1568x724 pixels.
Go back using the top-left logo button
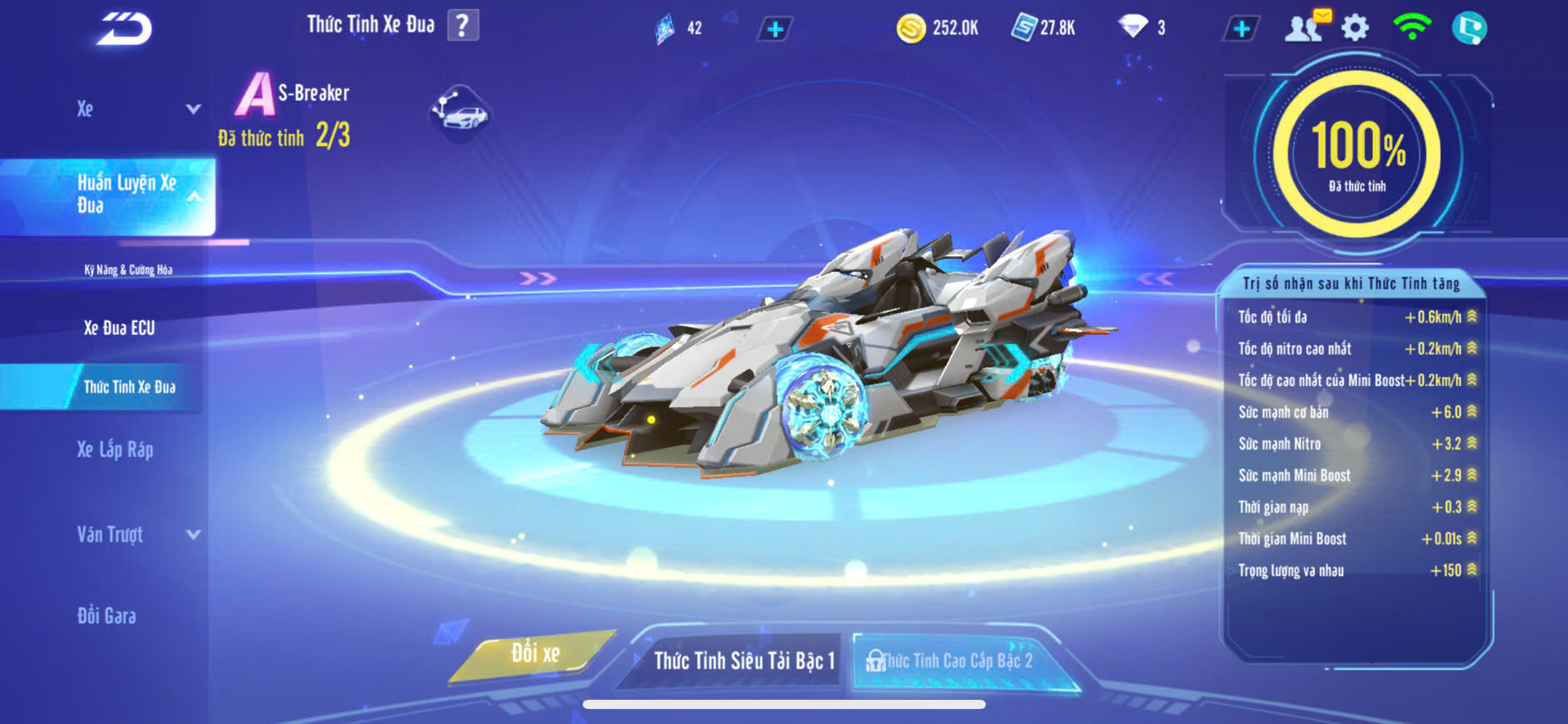[124, 29]
